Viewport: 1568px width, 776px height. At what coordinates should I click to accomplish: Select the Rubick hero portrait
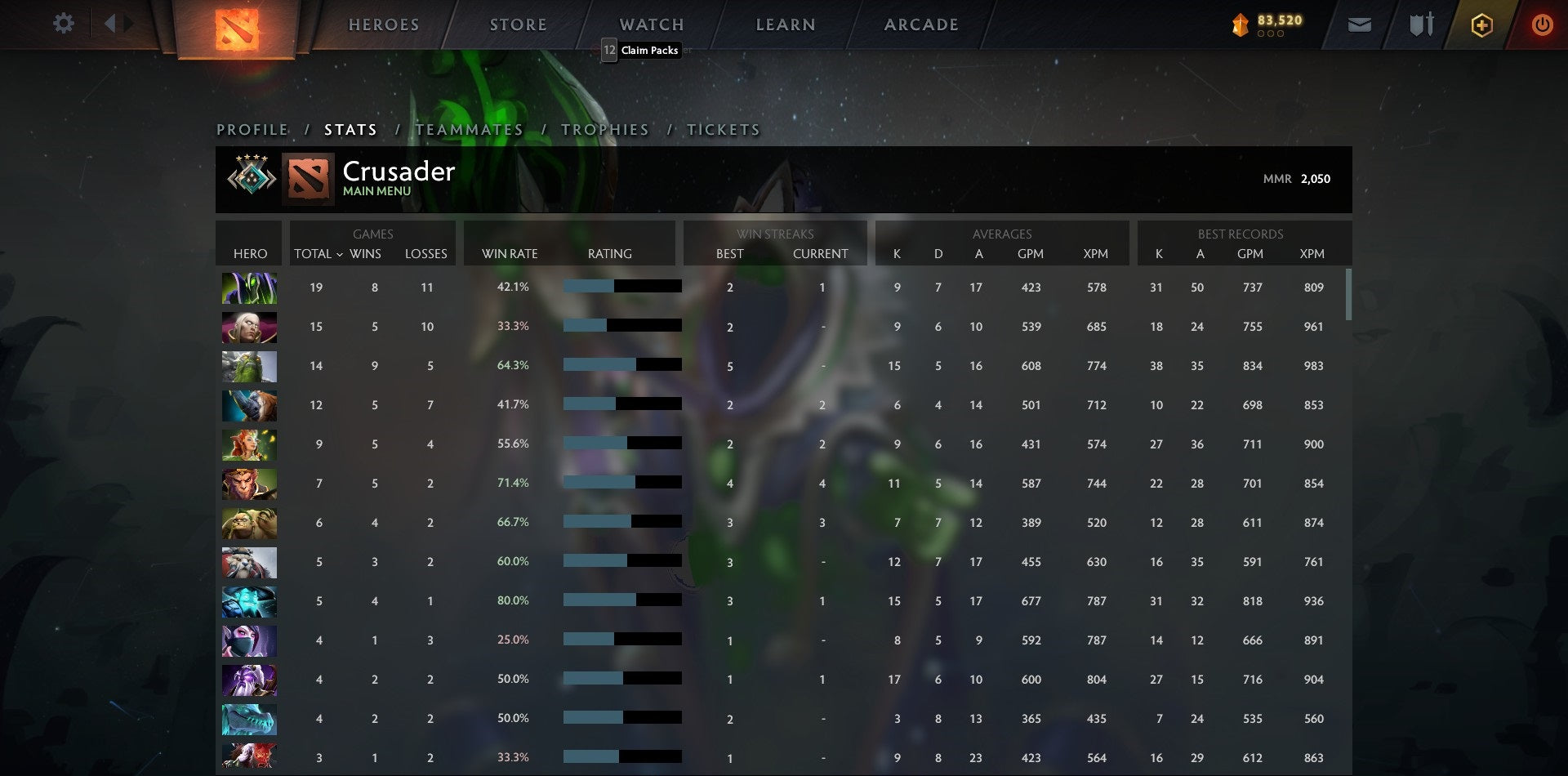248,288
